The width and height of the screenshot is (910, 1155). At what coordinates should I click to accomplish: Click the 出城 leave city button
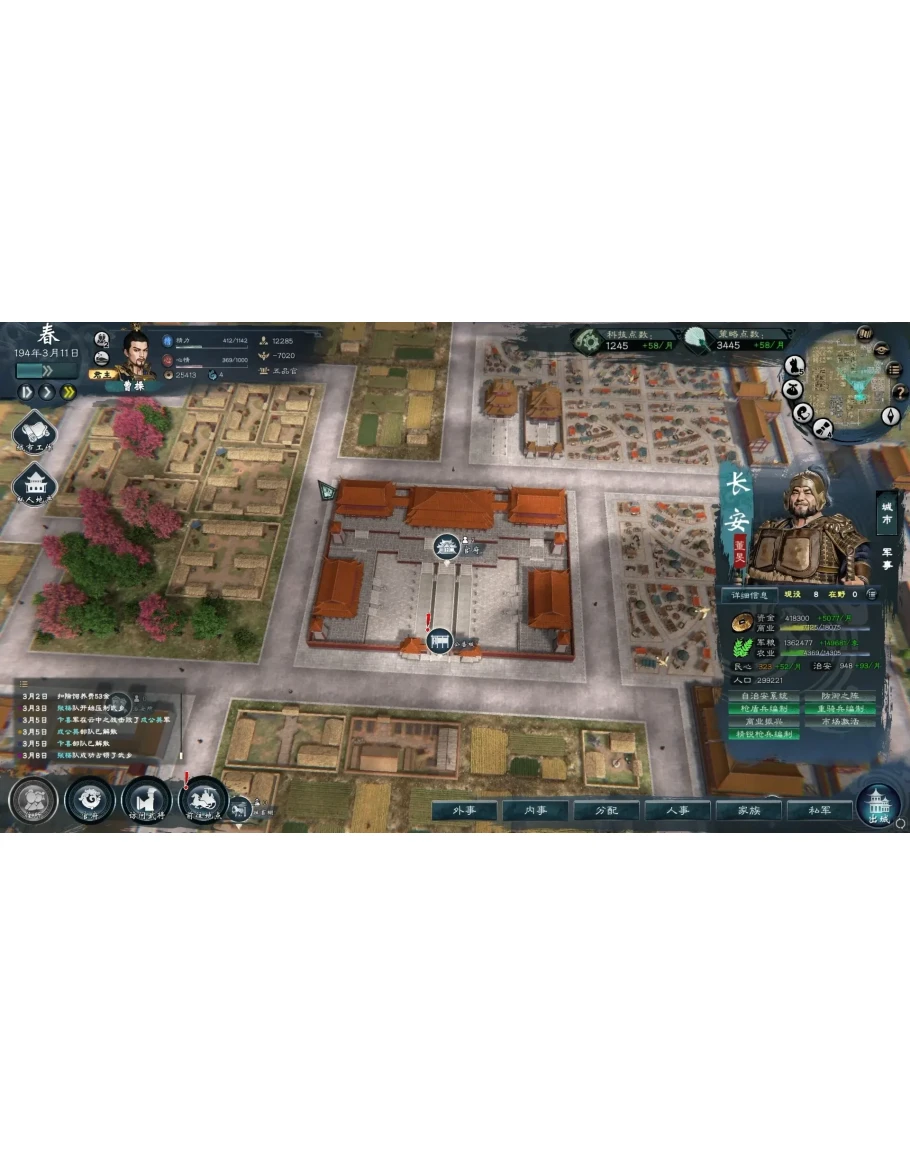click(x=878, y=803)
